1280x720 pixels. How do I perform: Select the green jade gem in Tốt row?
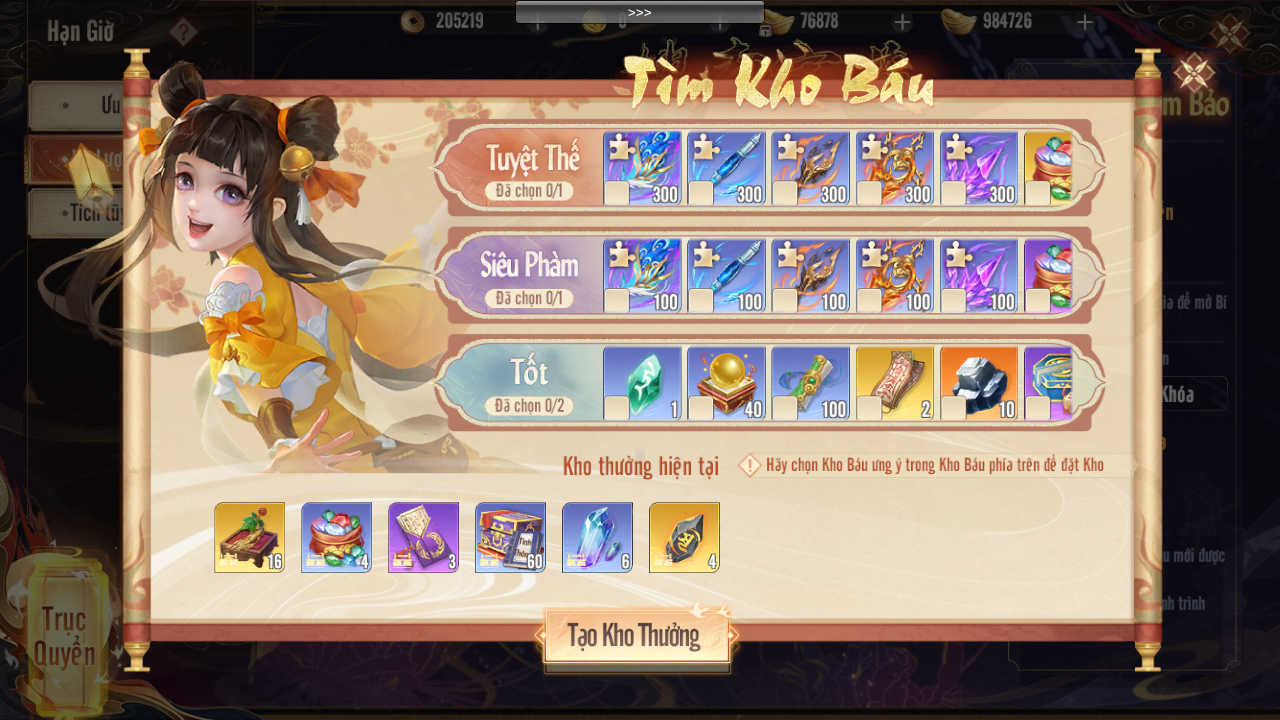[x=642, y=383]
